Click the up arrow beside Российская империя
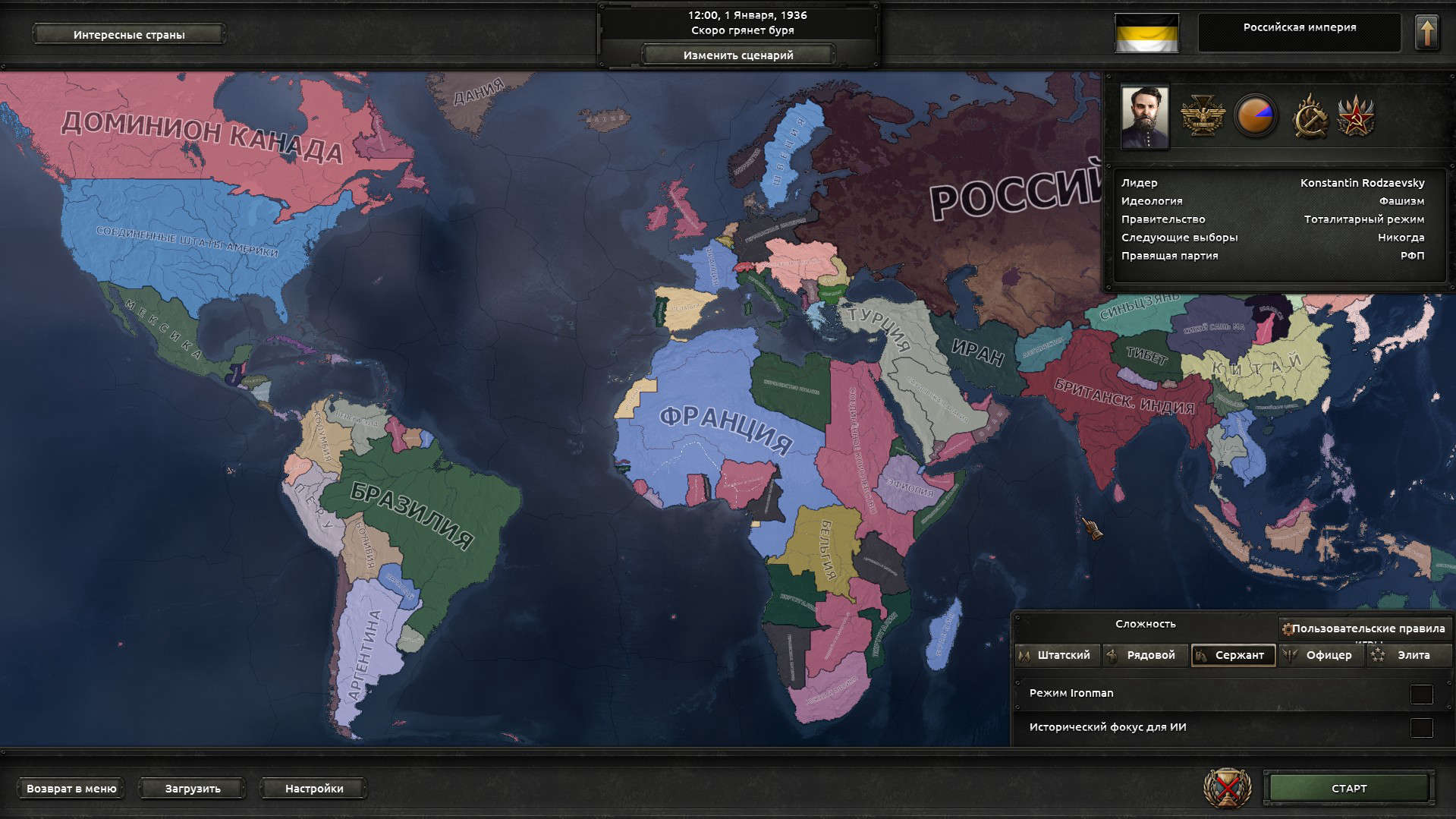The height and width of the screenshot is (819, 1456). point(1427,31)
